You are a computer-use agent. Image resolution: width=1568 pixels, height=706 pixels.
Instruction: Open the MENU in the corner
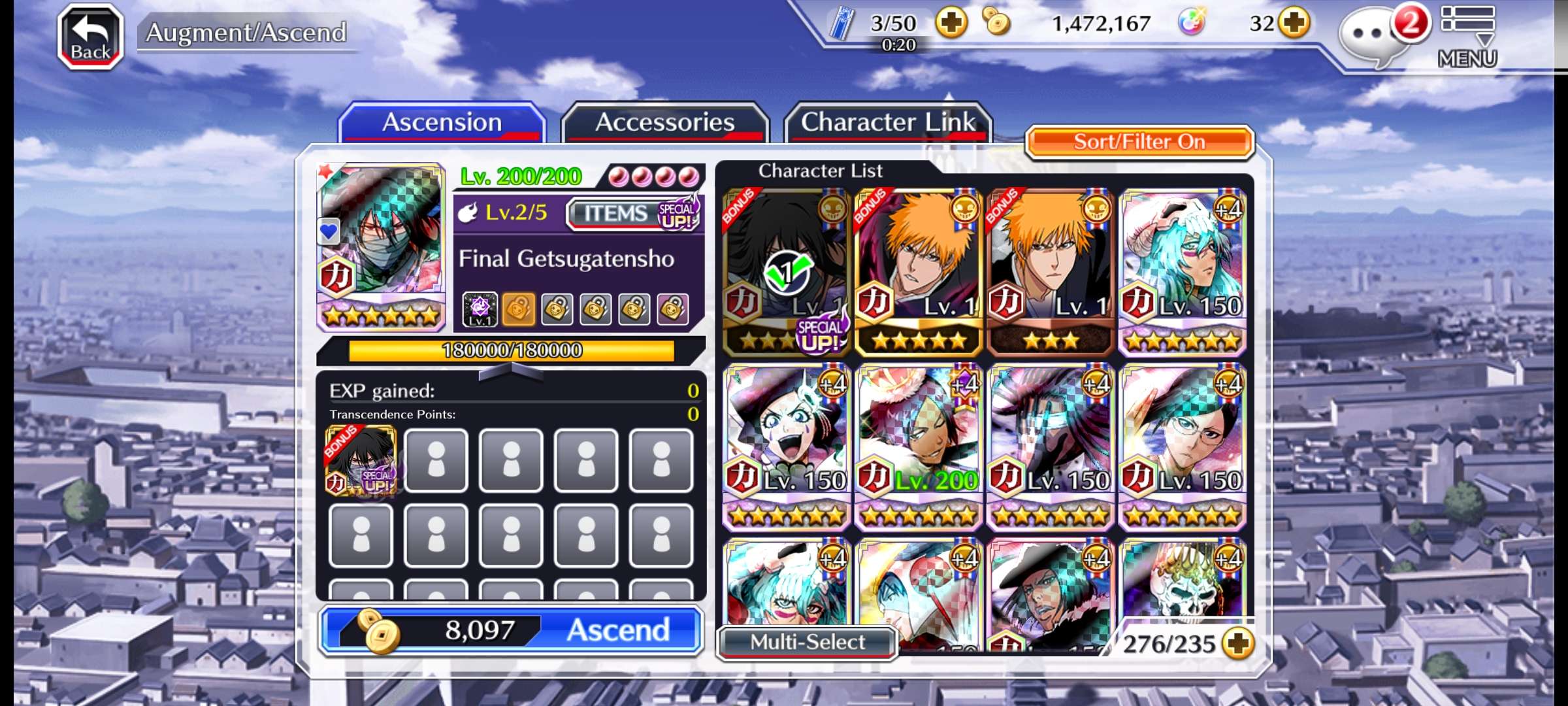click(x=1467, y=37)
